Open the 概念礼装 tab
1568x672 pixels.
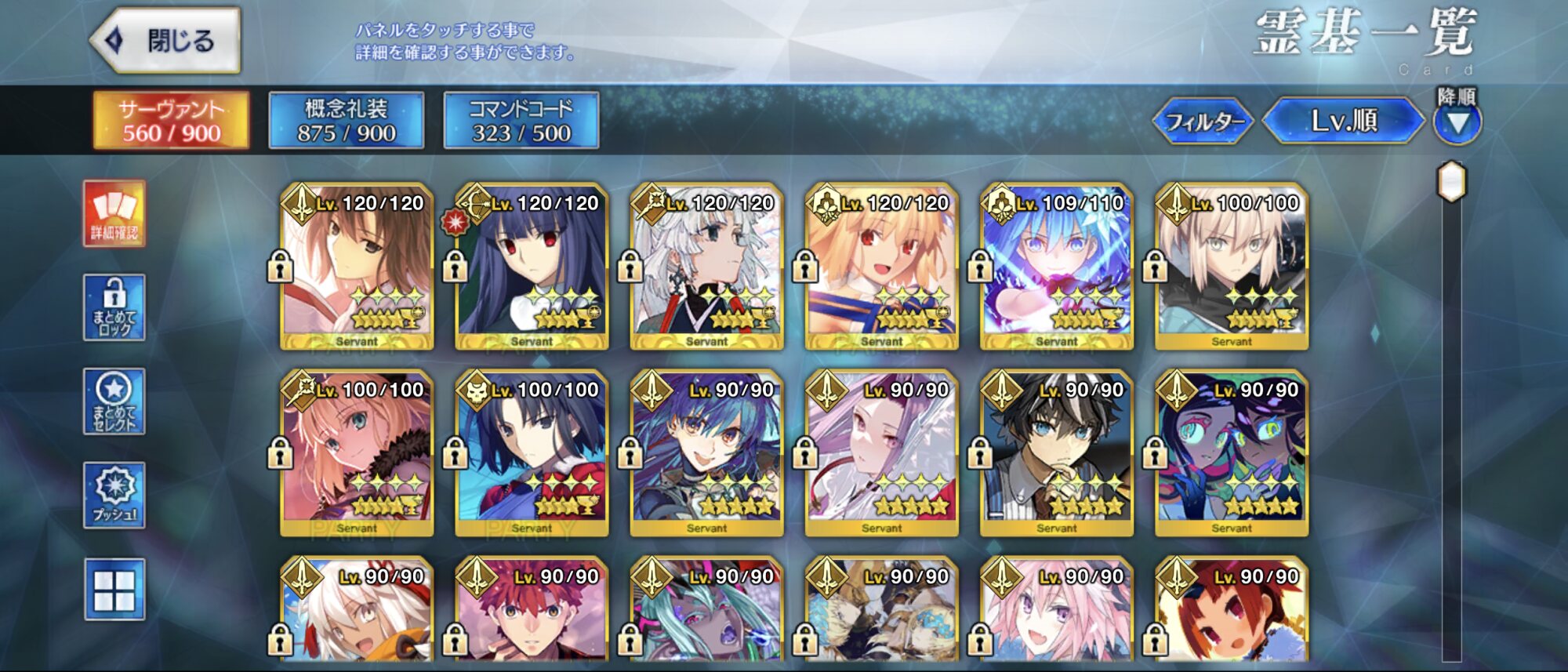coord(346,121)
